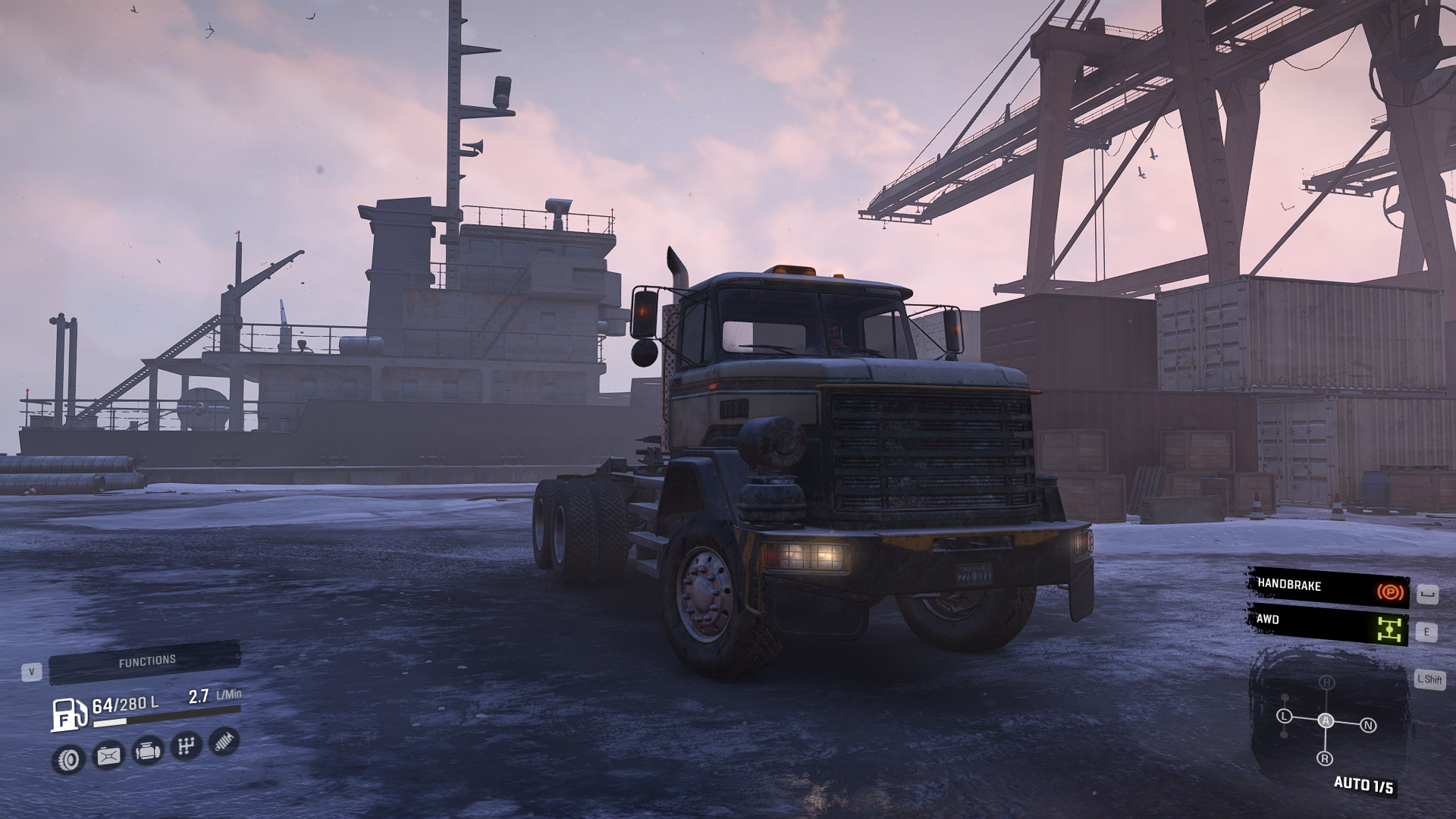Shift into High gear (H)

pos(1326,682)
